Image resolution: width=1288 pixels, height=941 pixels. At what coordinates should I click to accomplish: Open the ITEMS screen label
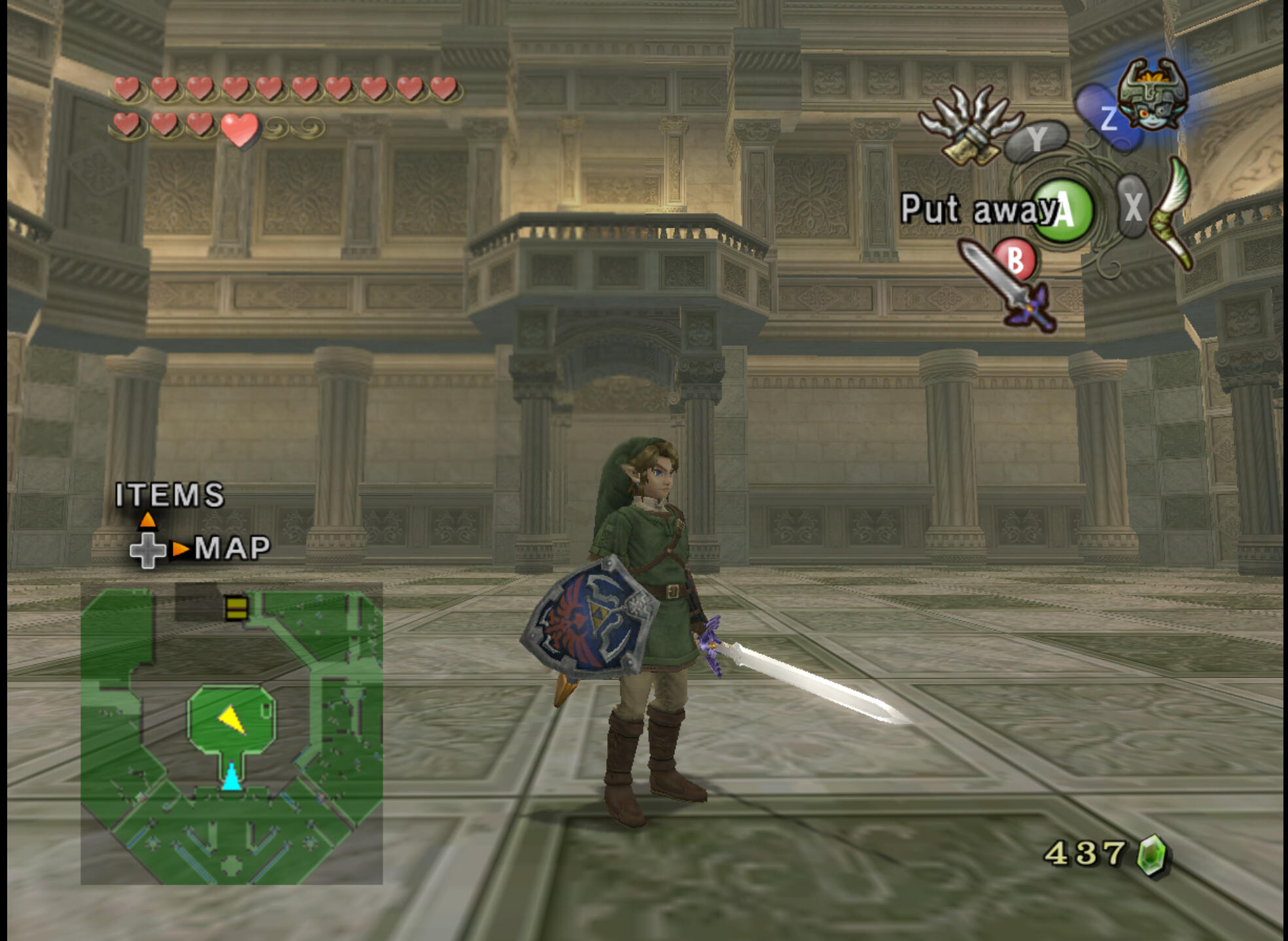tap(170, 495)
